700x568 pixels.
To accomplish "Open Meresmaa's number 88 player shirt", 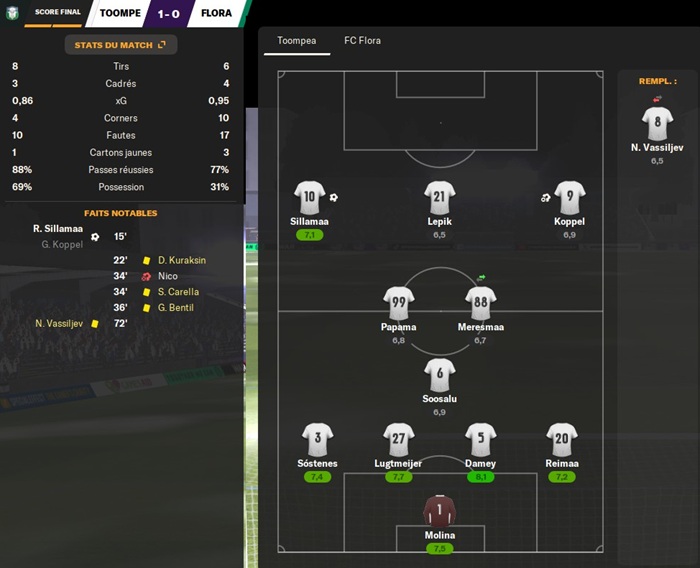I will tap(480, 303).
